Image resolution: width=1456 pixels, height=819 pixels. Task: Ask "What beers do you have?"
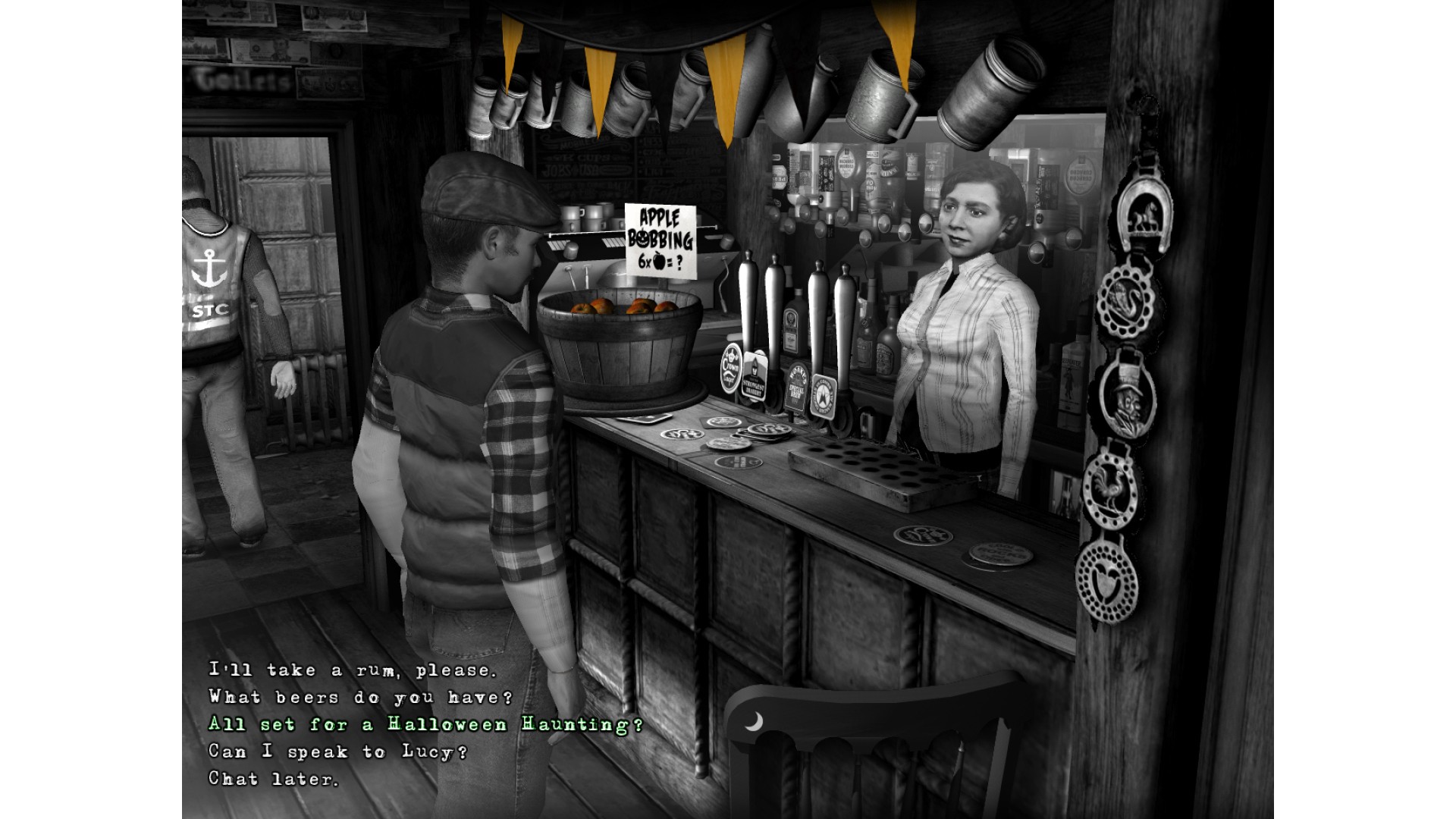point(361,698)
